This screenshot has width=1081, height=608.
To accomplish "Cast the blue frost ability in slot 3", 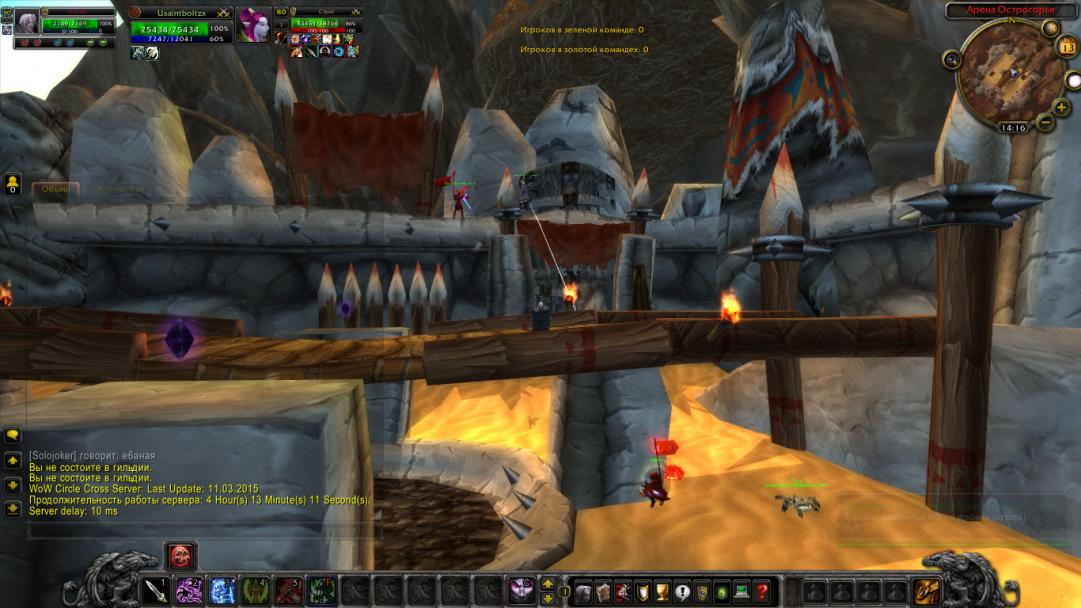I will 222,591.
